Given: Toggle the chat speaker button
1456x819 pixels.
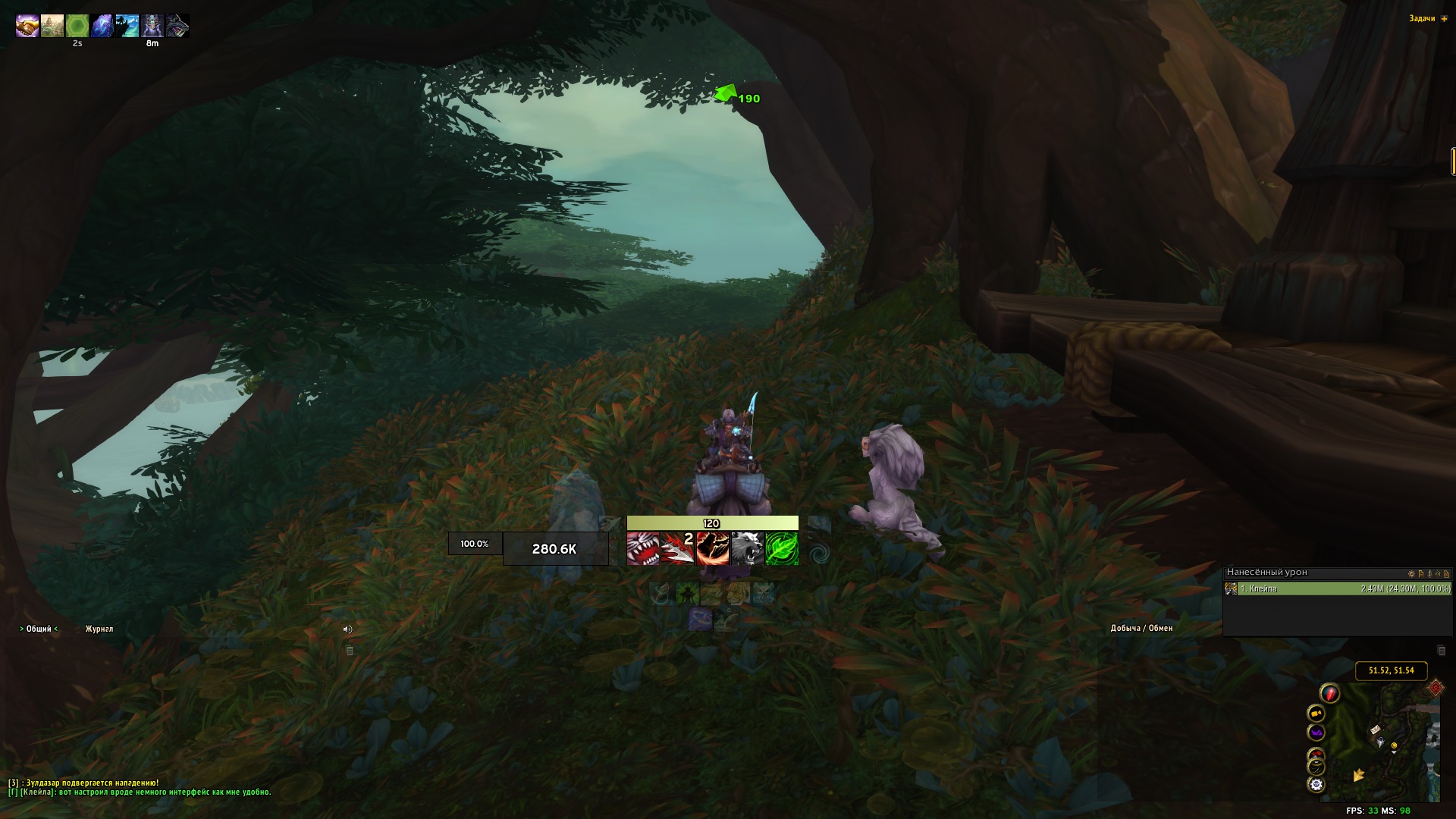Looking at the screenshot, I should point(347,629).
